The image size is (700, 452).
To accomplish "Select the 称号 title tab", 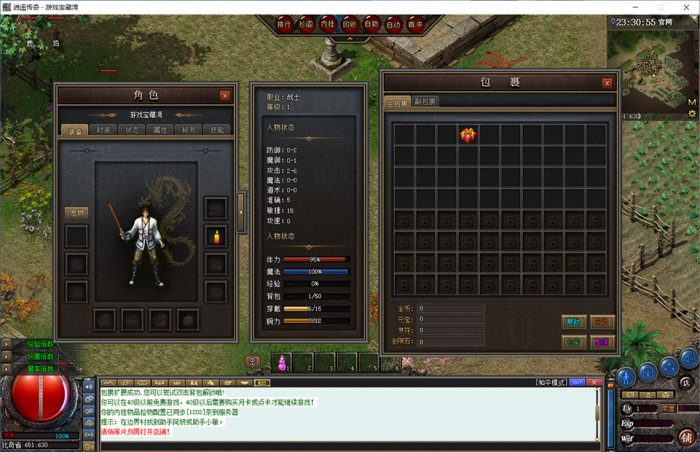I will (x=189, y=130).
